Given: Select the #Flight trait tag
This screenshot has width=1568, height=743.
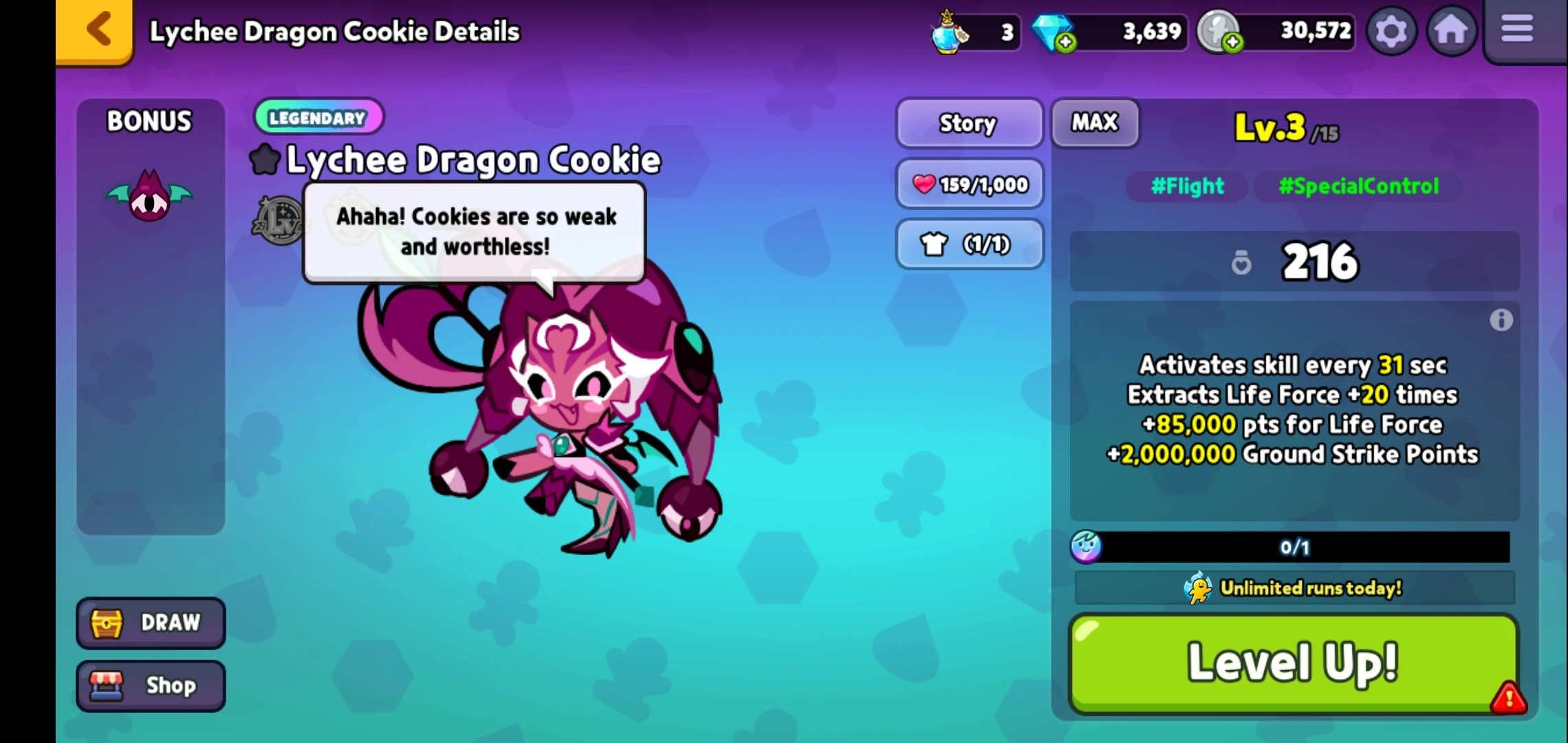Looking at the screenshot, I should 1186,186.
